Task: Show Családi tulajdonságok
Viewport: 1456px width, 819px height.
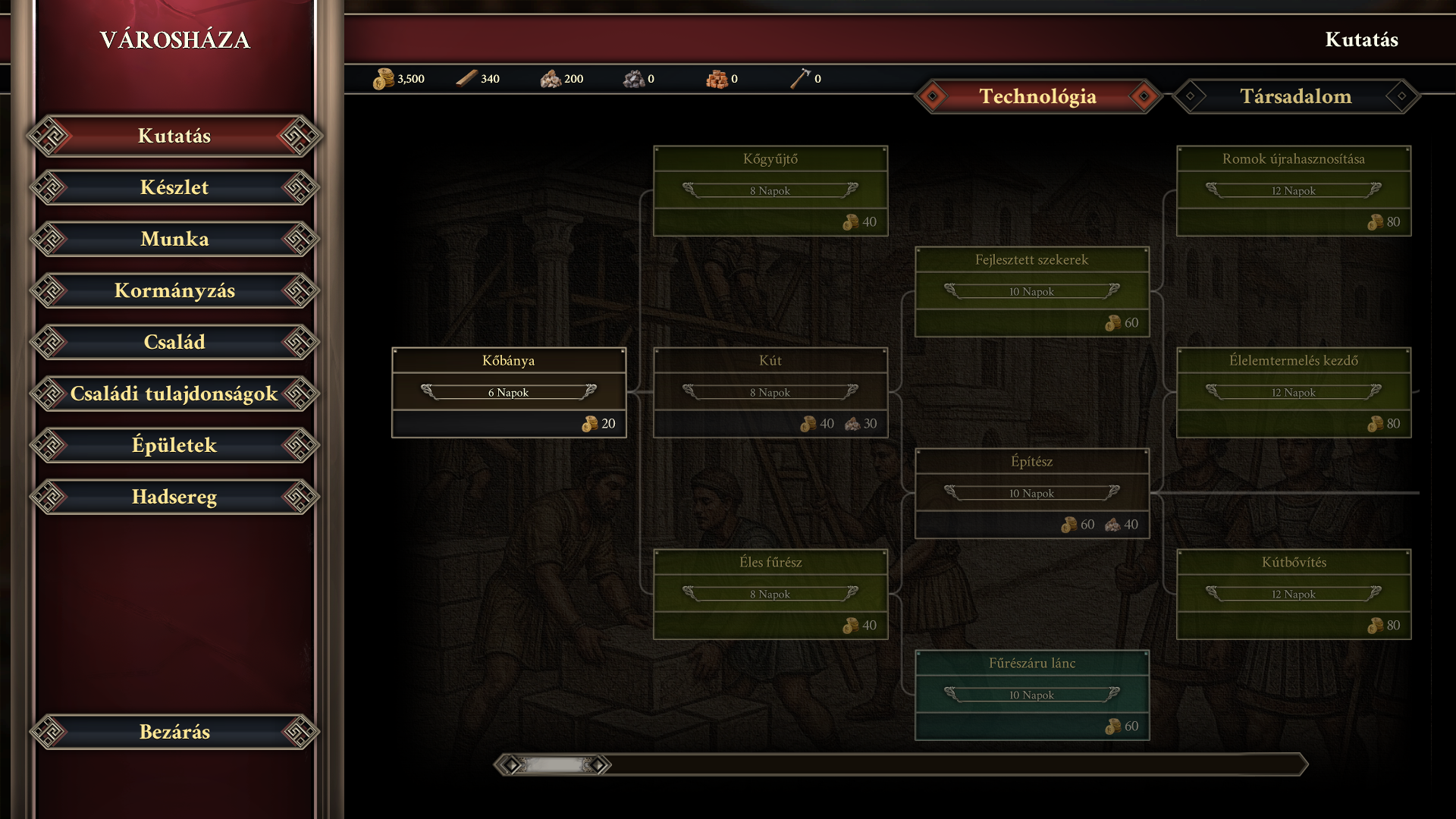Action: click(174, 394)
